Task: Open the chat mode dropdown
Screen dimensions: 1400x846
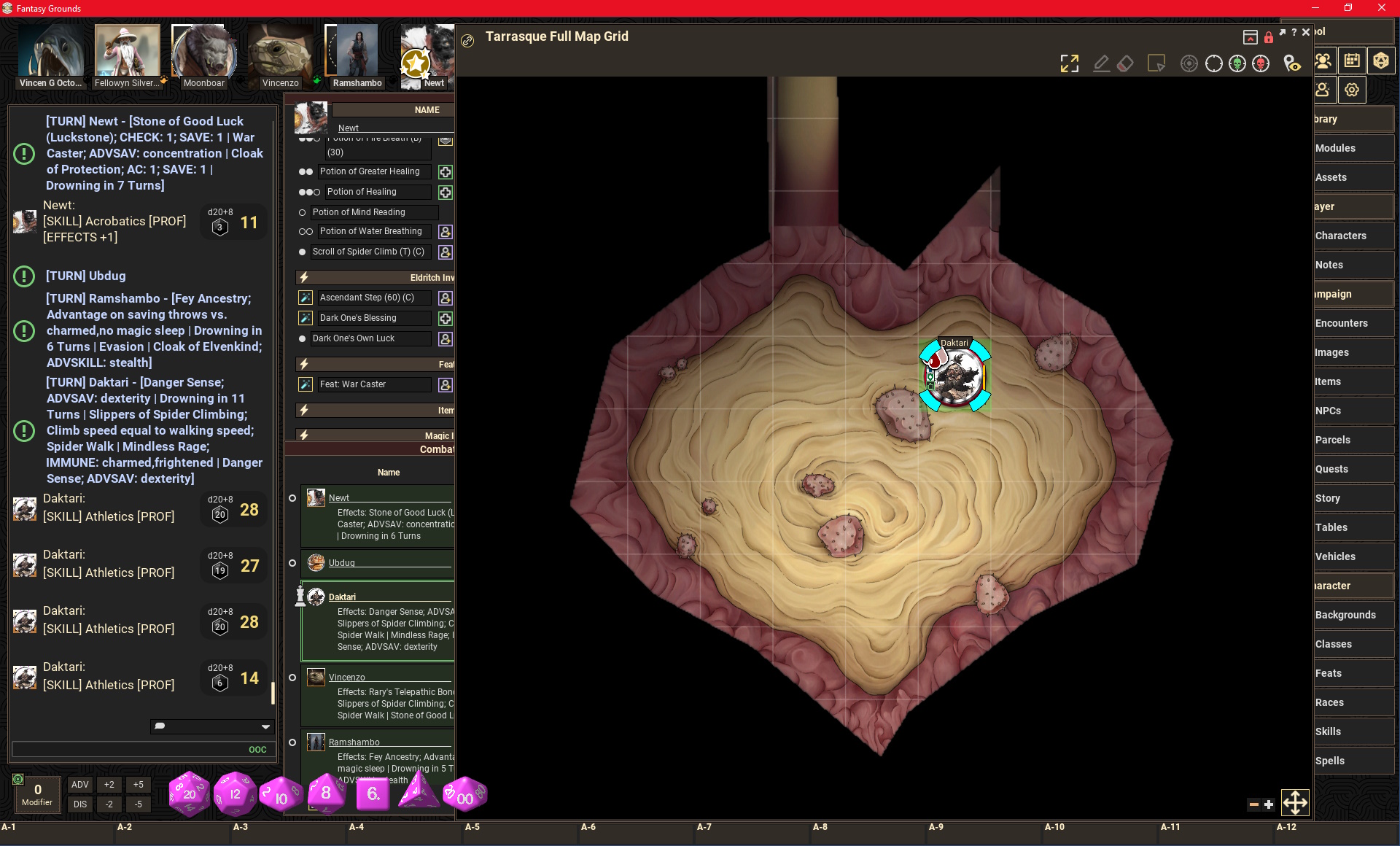Action: click(265, 726)
